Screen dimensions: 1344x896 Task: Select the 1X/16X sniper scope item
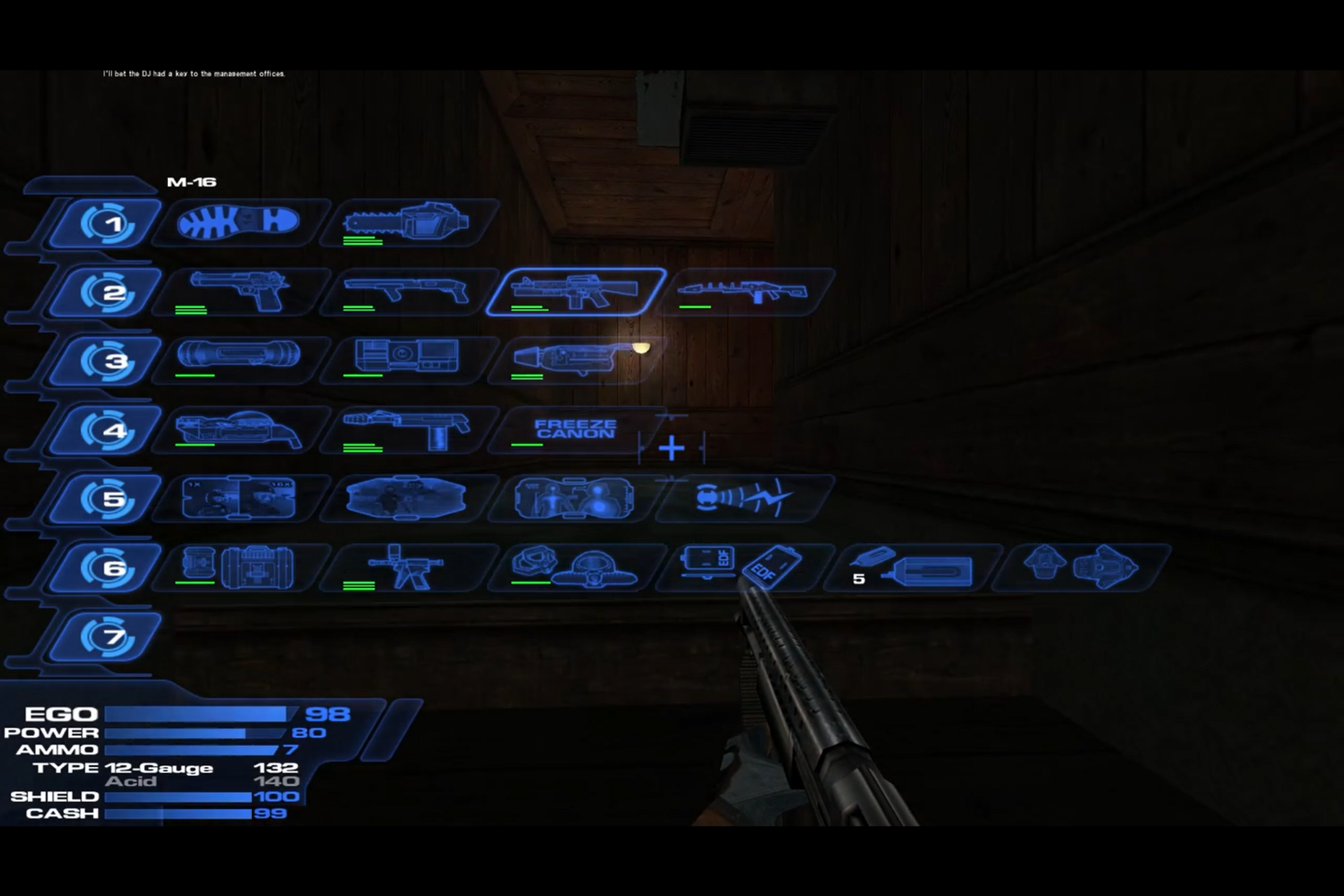tap(241, 497)
